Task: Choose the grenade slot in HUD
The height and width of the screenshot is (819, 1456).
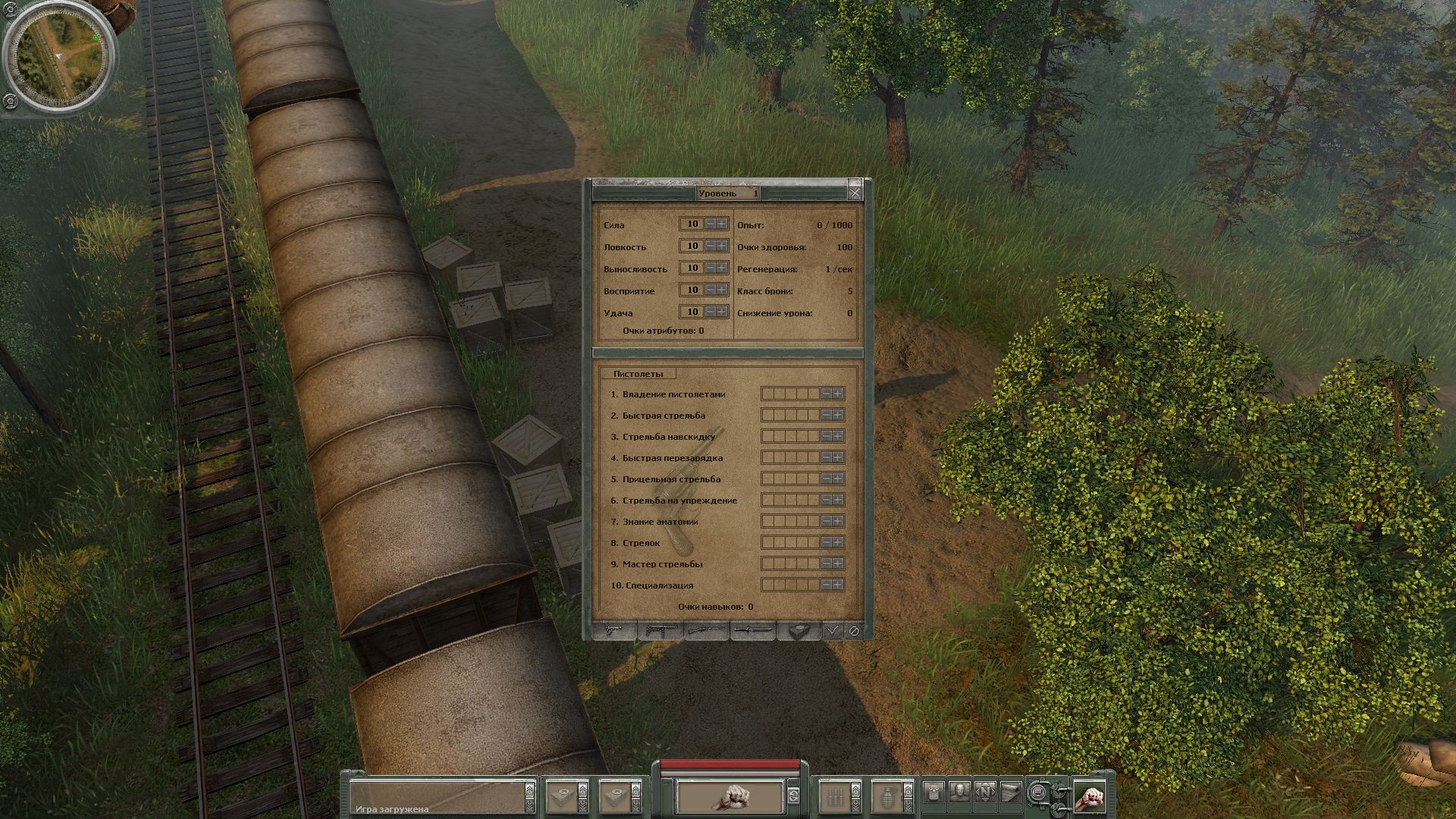Action: pyautogui.click(x=885, y=796)
